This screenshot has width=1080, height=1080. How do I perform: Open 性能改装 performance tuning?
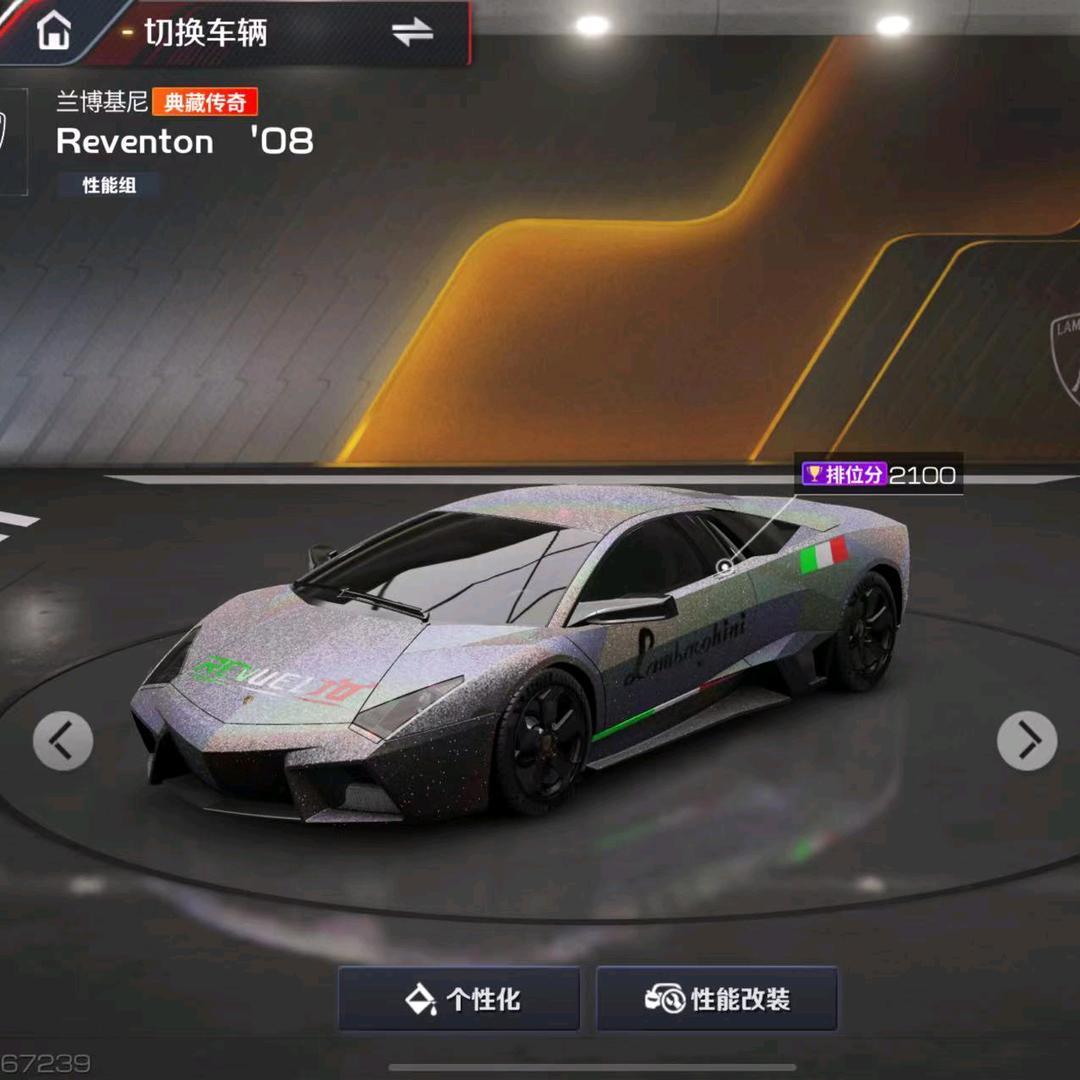pos(717,998)
